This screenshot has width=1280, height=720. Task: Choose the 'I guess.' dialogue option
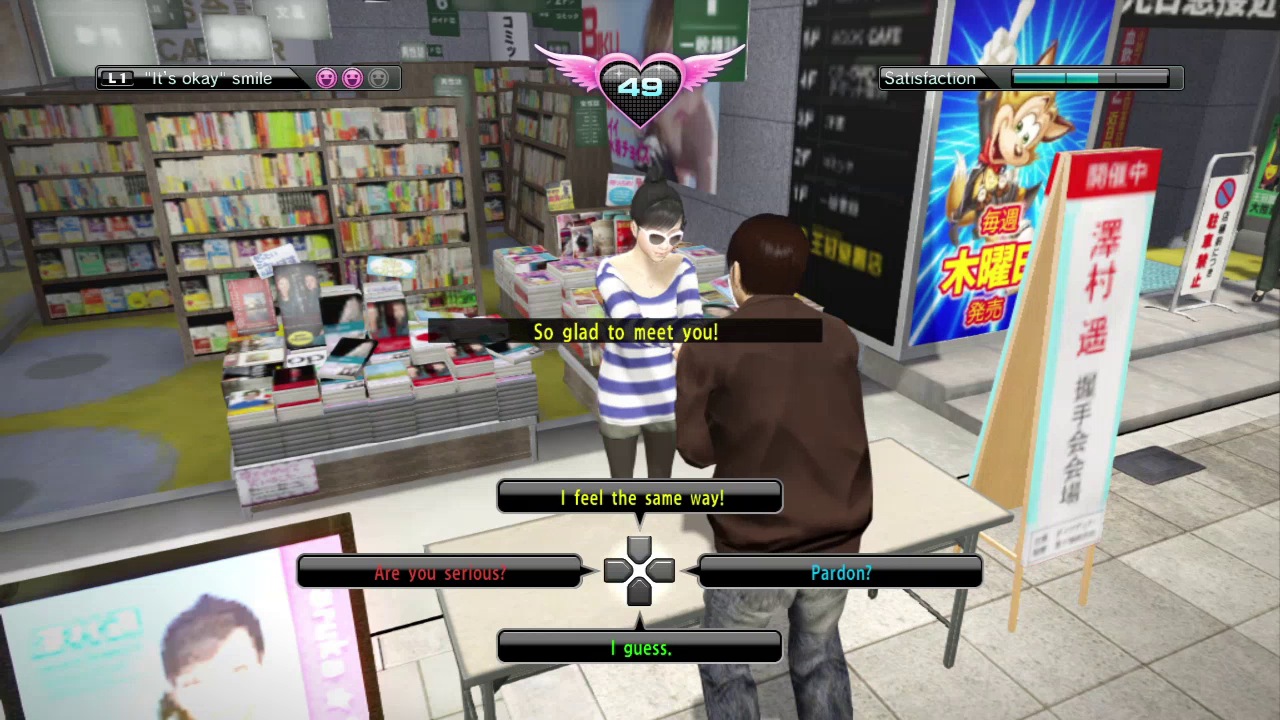639,647
